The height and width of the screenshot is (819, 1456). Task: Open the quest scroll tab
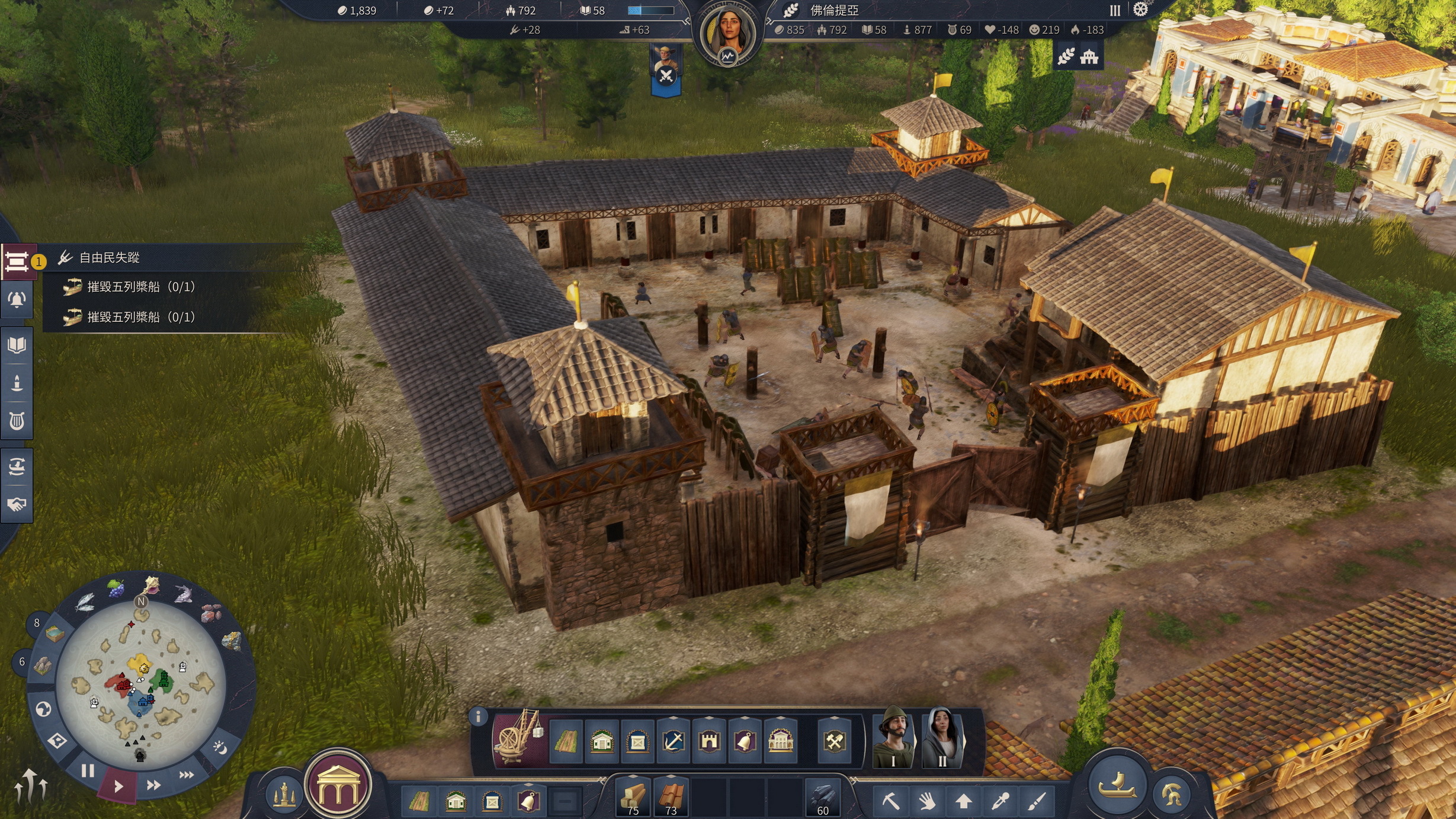[17, 261]
